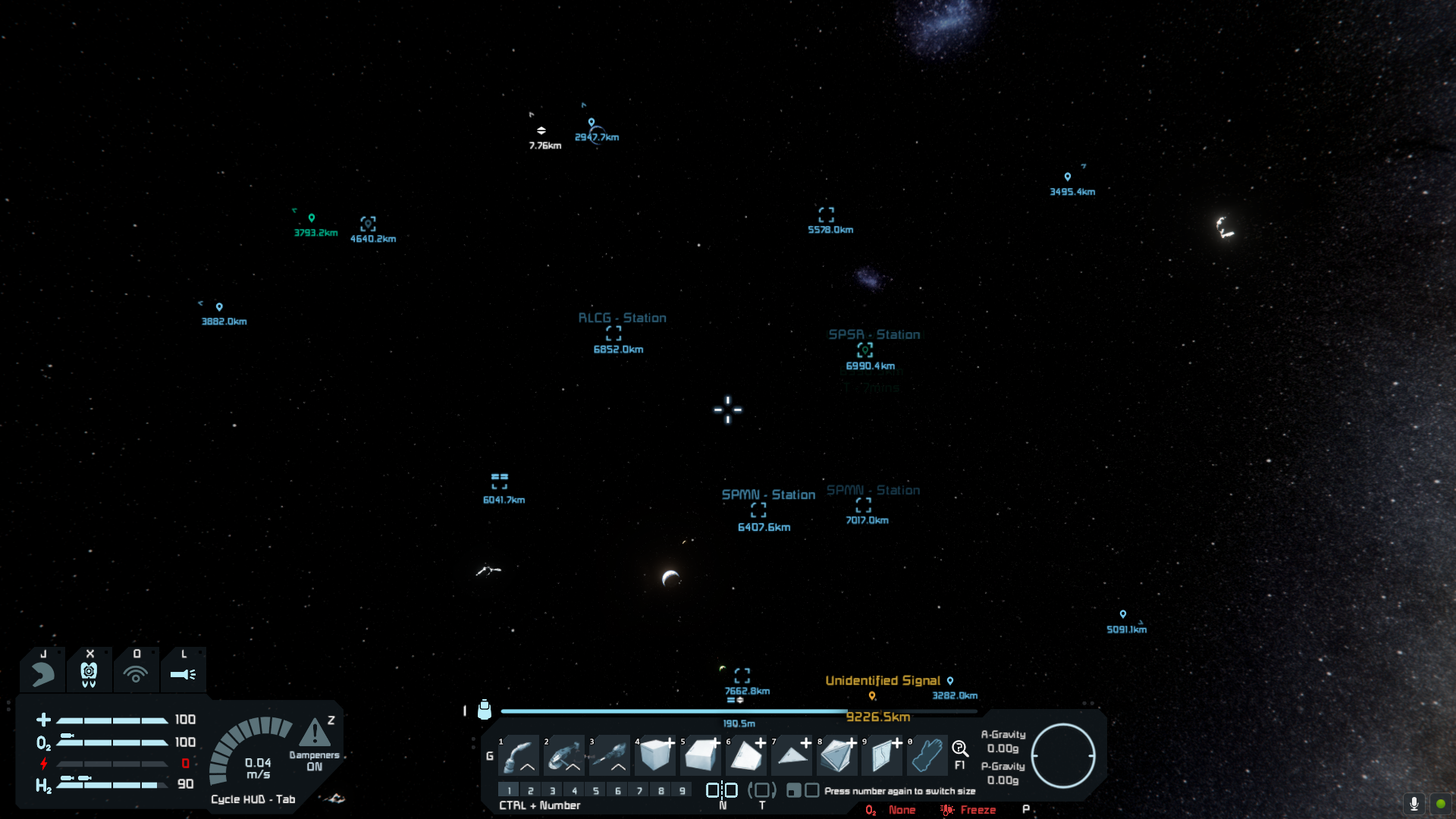Switch to toolbar page 2
The height and width of the screenshot is (819, 1456).
pos(531,790)
